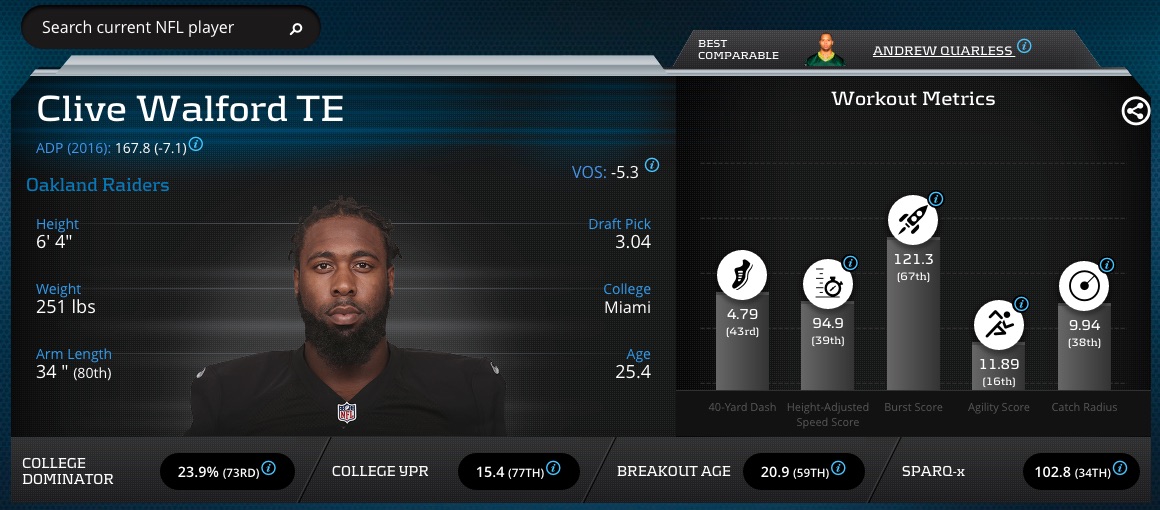Open the College Dominator info icon

tap(269, 467)
